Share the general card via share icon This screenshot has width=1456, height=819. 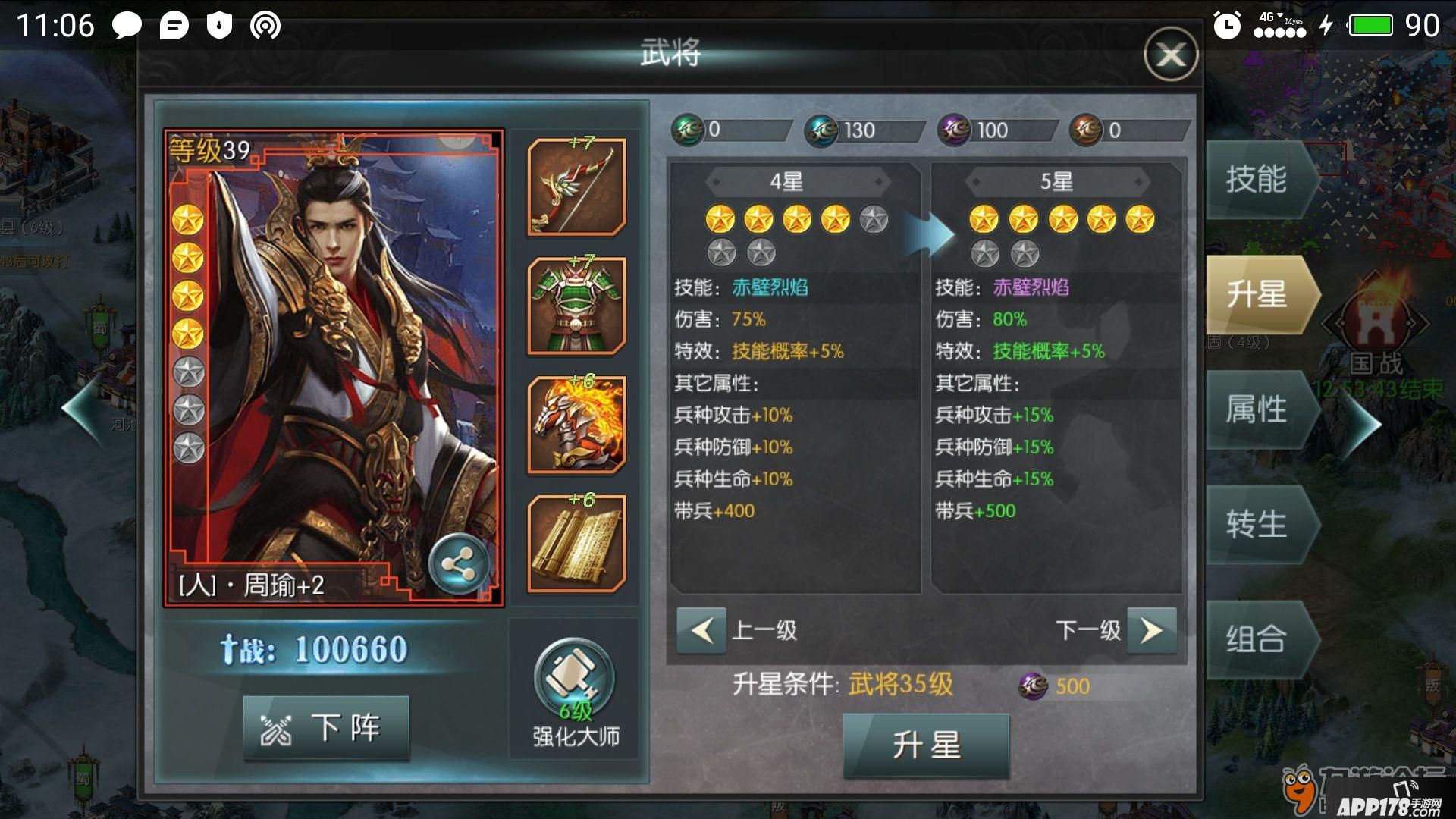coord(457,565)
